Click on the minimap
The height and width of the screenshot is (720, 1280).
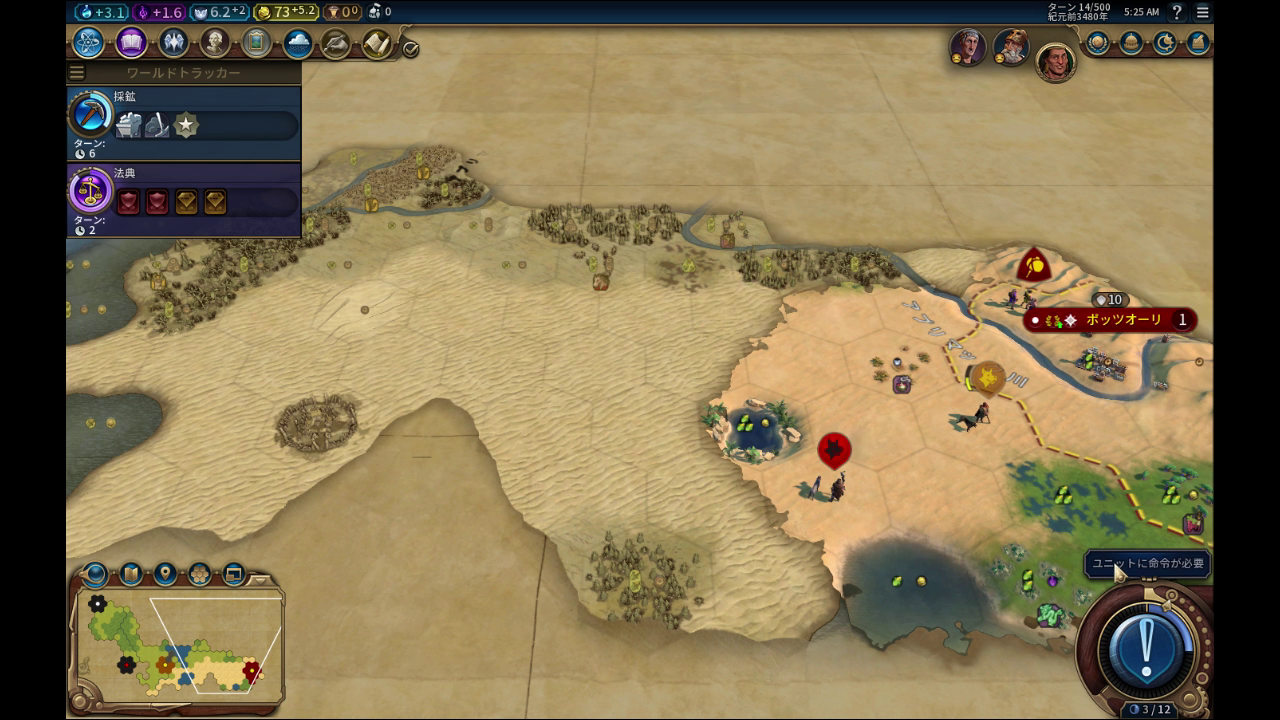pos(180,645)
